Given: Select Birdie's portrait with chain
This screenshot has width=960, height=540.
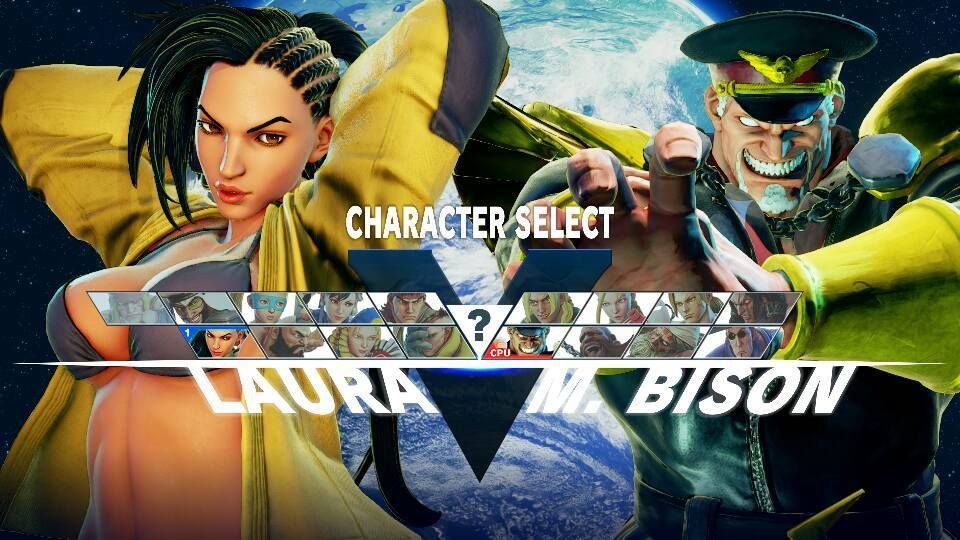Looking at the screenshot, I should click(x=590, y=342).
